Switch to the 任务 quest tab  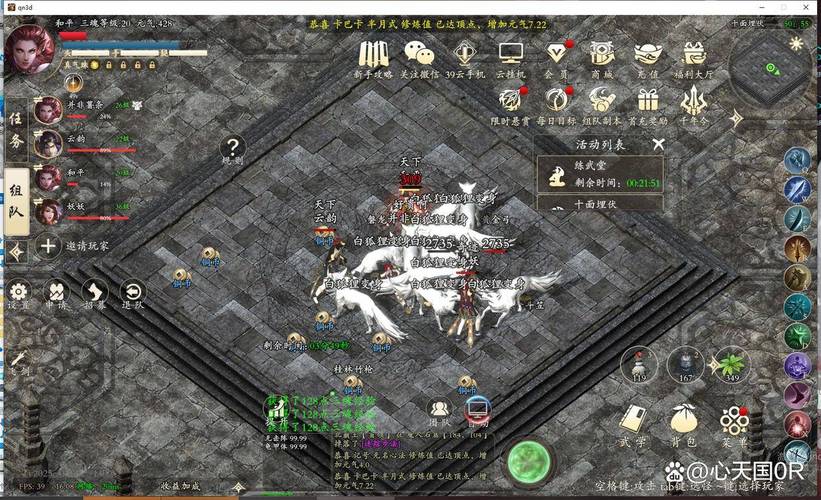tap(16, 129)
